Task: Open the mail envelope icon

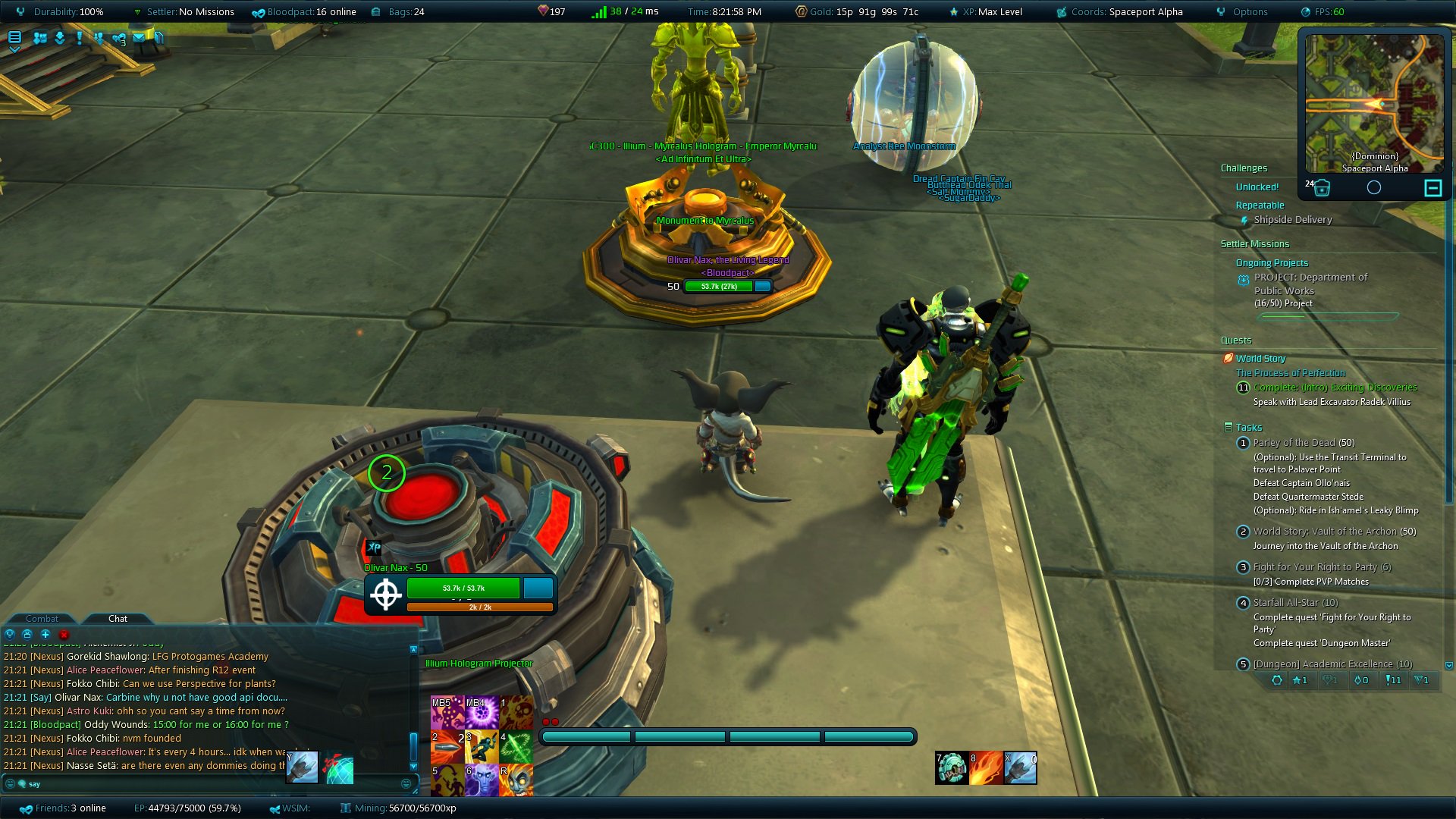Action: point(139,37)
